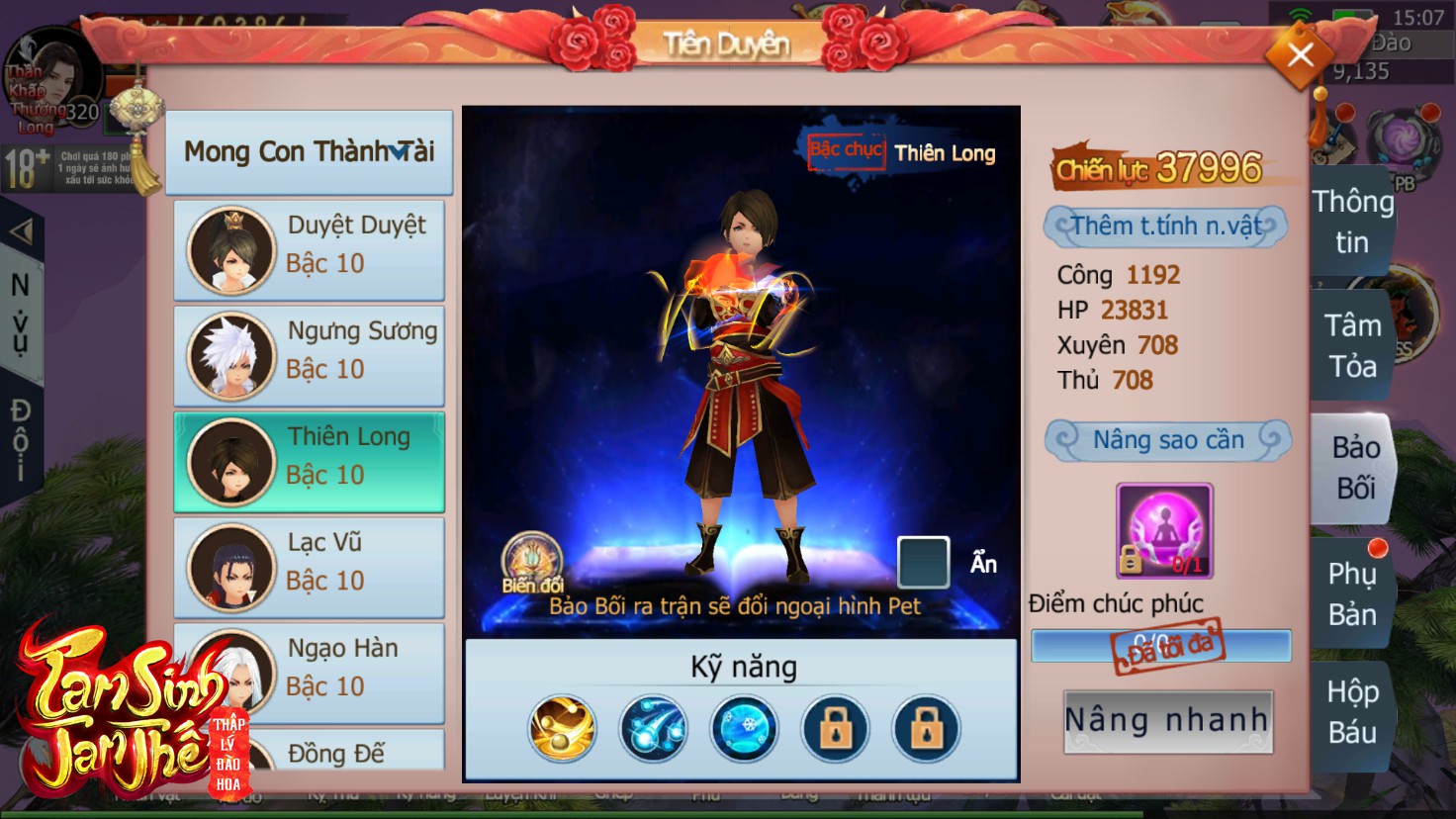Image resolution: width=1456 pixels, height=819 pixels.
Task: Select Duyệt Duyệt from the pet list
Action: (x=309, y=249)
